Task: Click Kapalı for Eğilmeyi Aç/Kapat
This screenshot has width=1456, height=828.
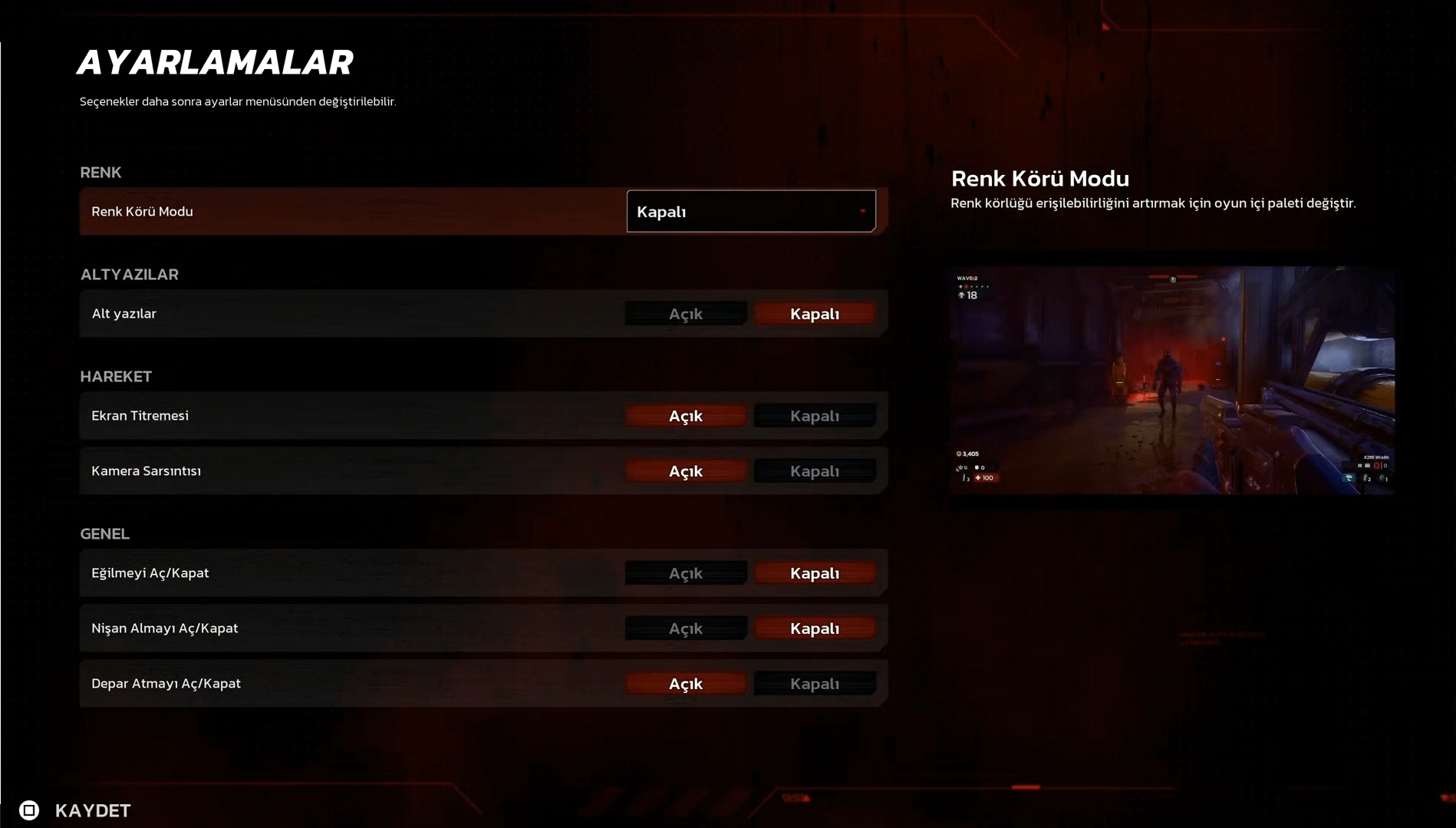Action: [x=814, y=573]
